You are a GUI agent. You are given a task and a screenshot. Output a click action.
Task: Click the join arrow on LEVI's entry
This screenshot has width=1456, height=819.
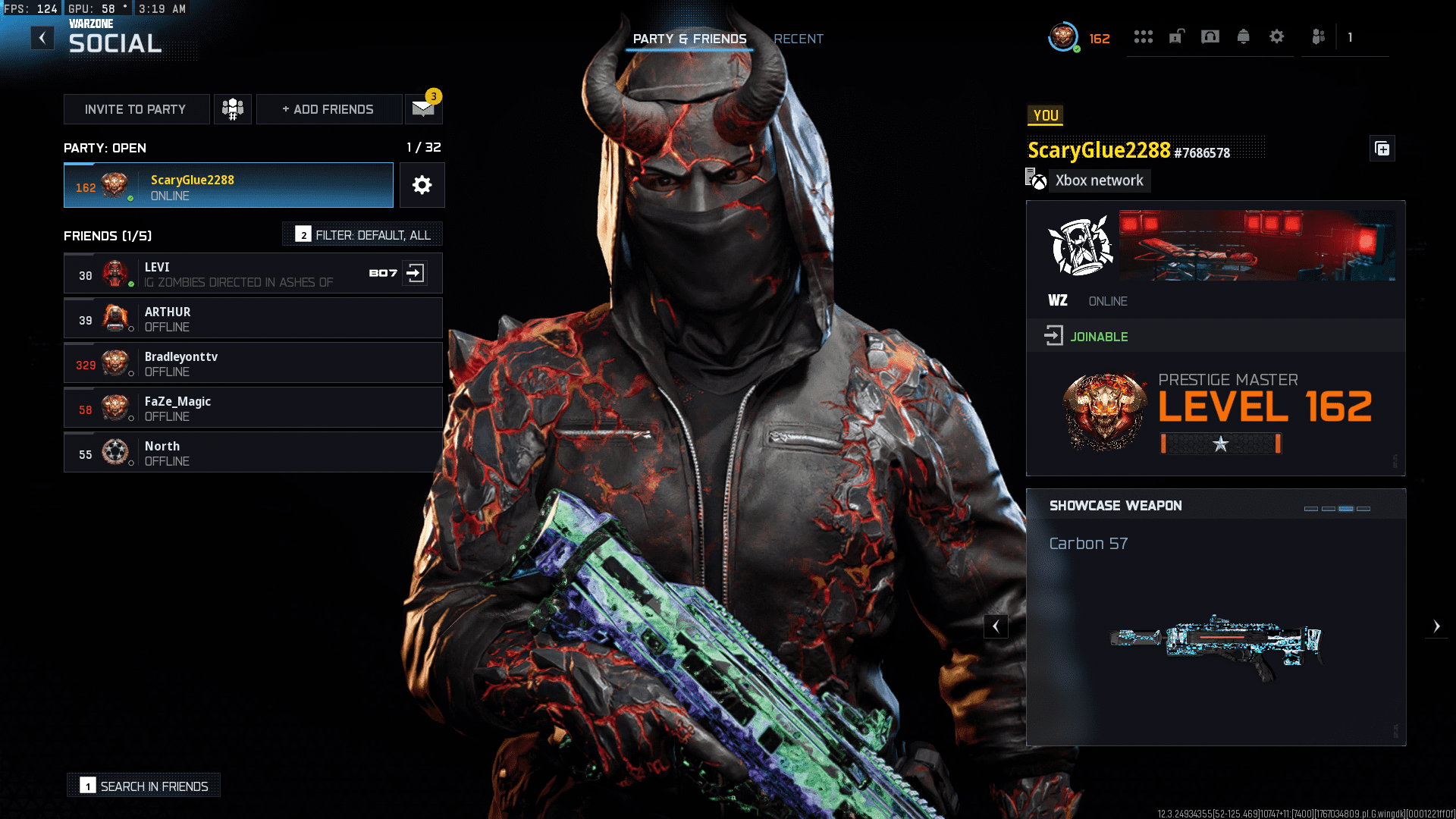click(x=416, y=274)
